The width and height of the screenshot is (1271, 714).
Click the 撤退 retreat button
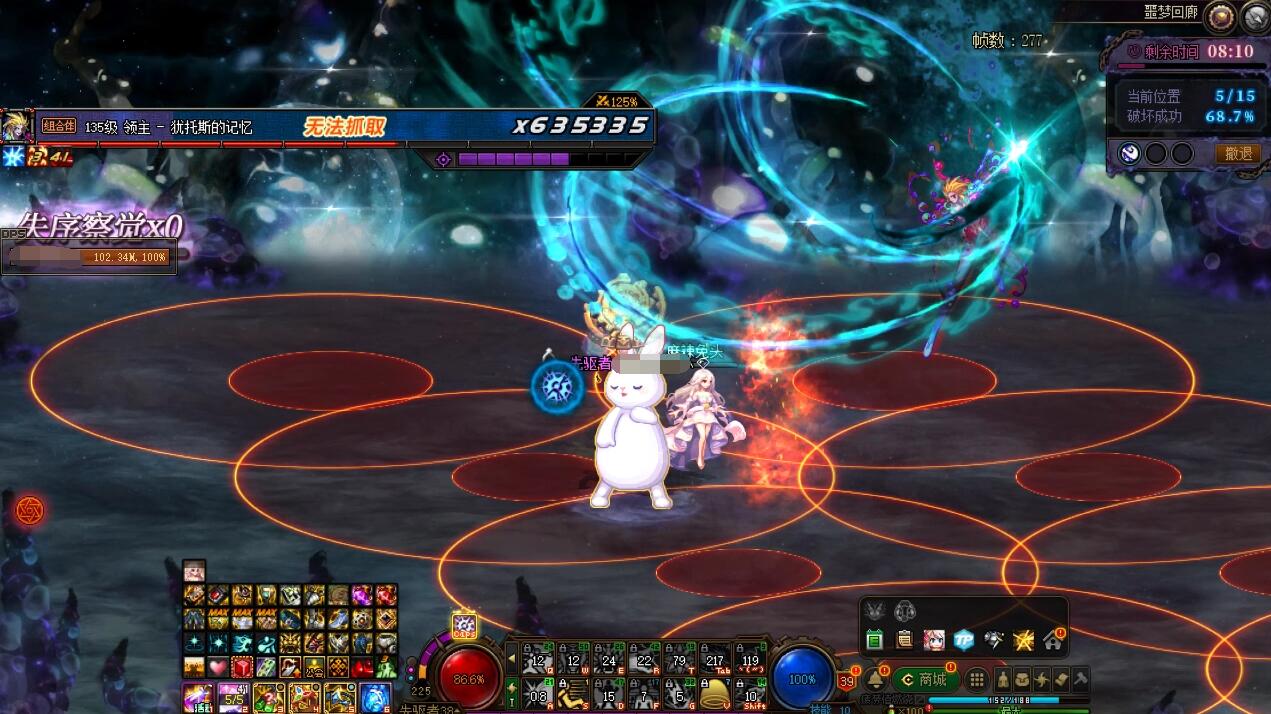pos(1238,153)
